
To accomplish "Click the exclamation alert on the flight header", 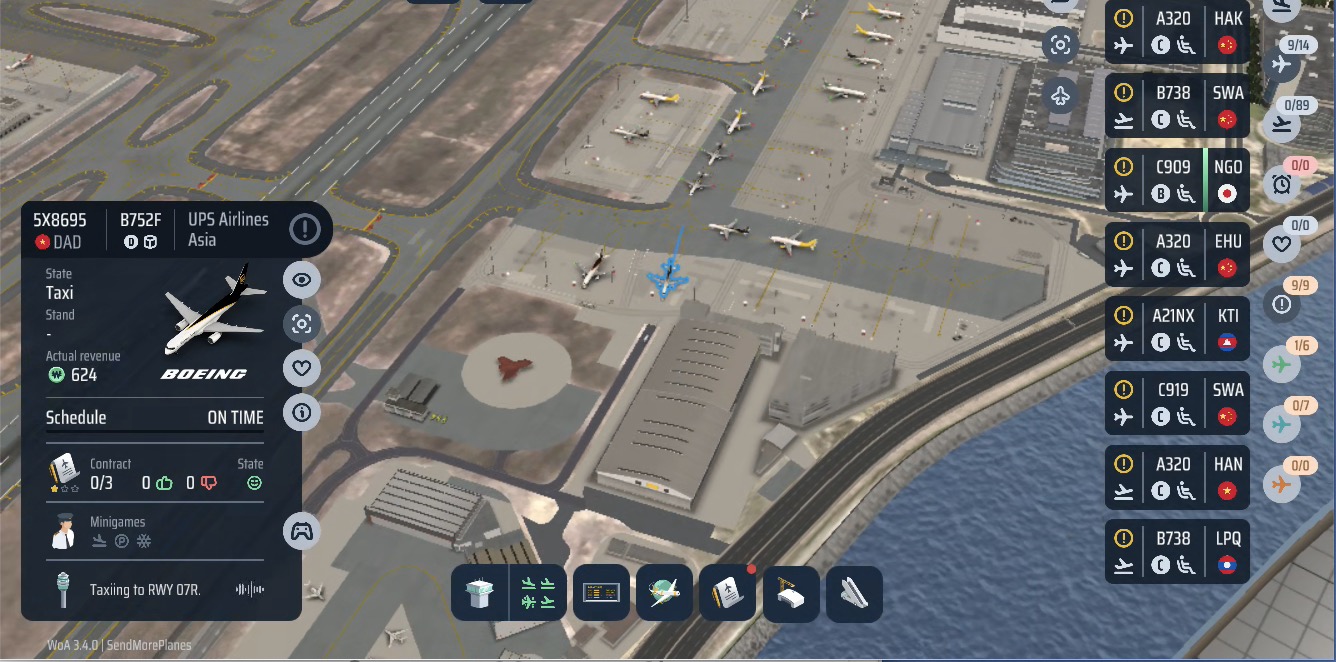I will click(305, 229).
